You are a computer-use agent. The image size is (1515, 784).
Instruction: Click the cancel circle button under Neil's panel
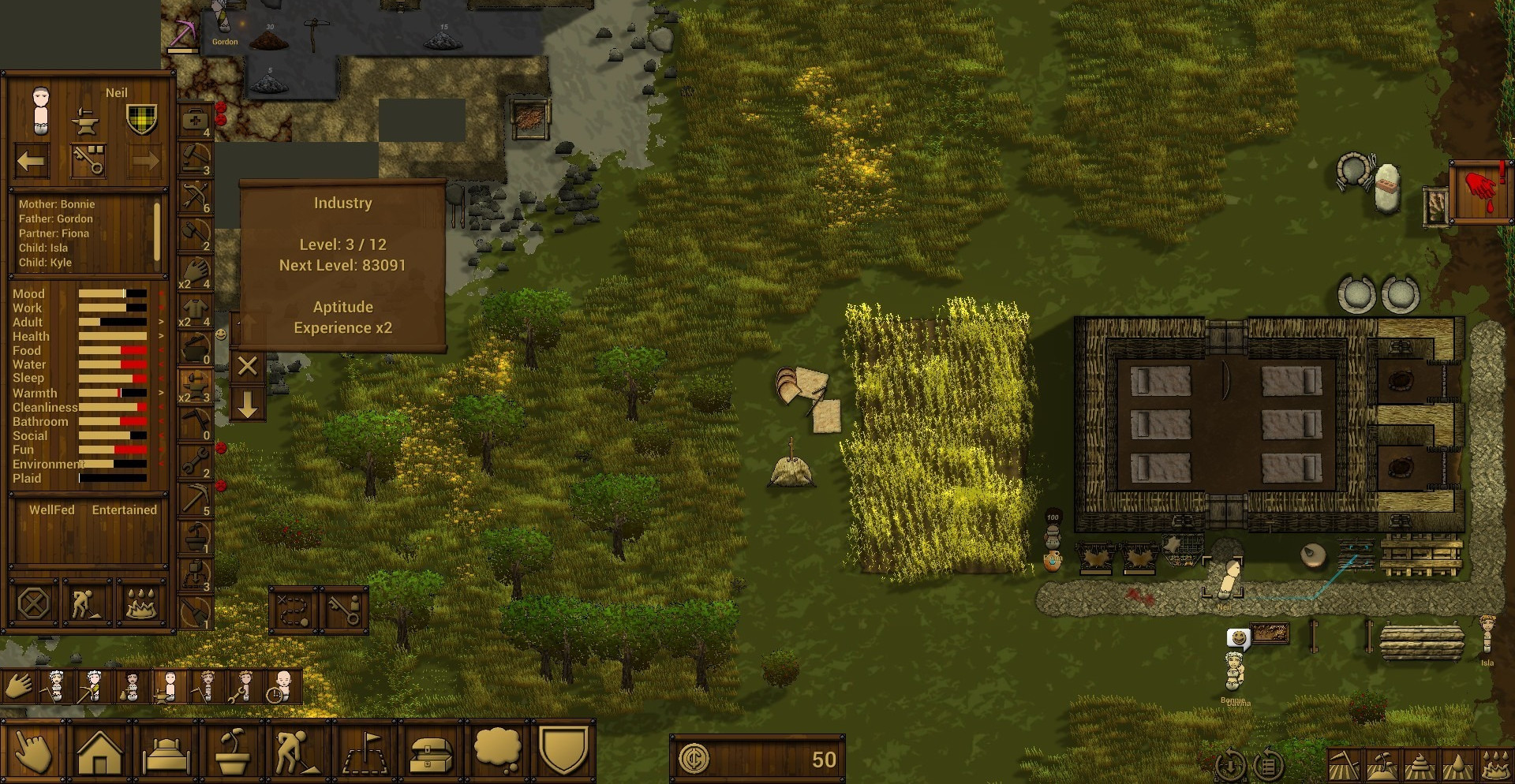(33, 605)
